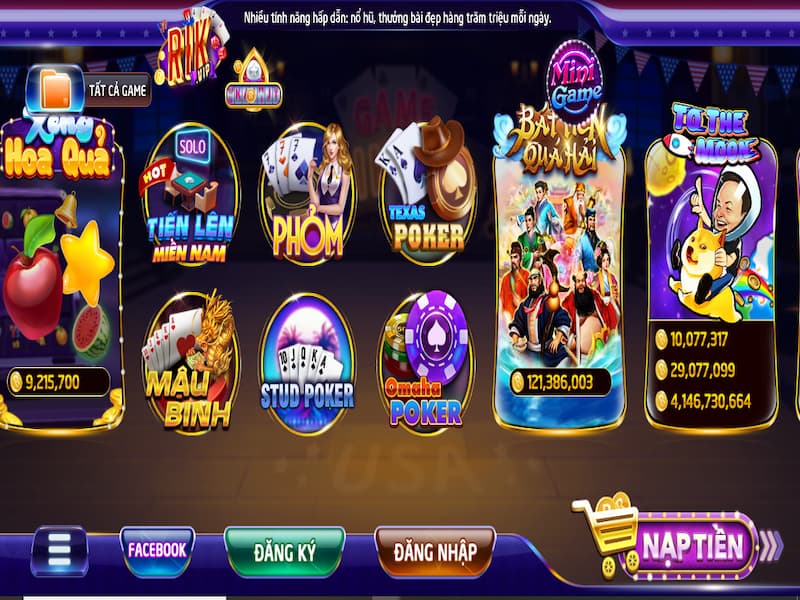Select Tiến Lên Miền Nam game
This screenshot has width=800, height=600.
coord(190,195)
